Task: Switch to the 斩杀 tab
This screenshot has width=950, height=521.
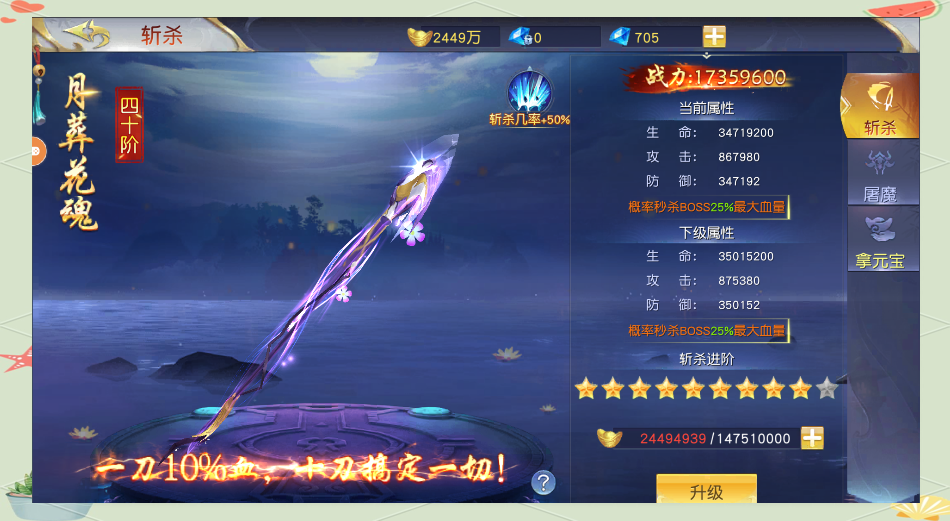Action: pyautogui.click(x=879, y=105)
